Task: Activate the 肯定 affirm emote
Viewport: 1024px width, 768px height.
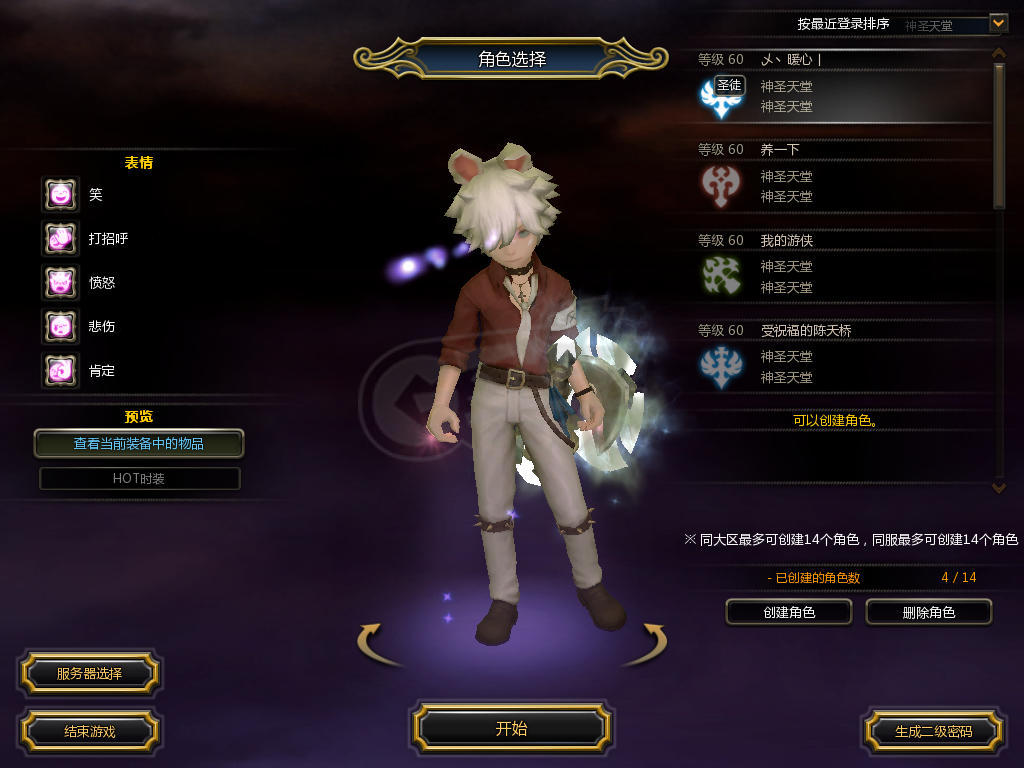Action: [x=60, y=370]
